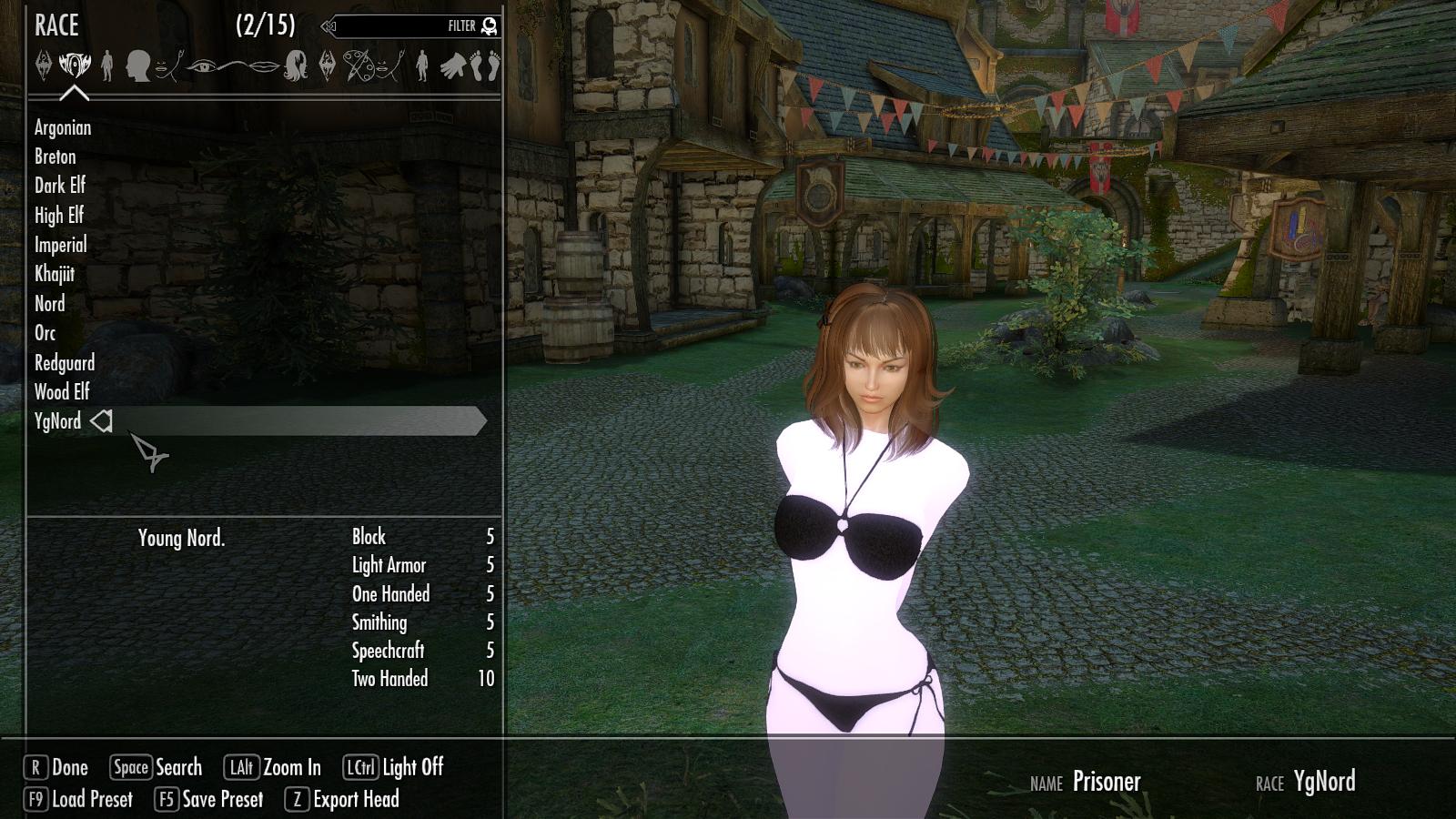Screen dimensions: 1456x819
Task: Choose Orc from the list
Action: [45, 333]
